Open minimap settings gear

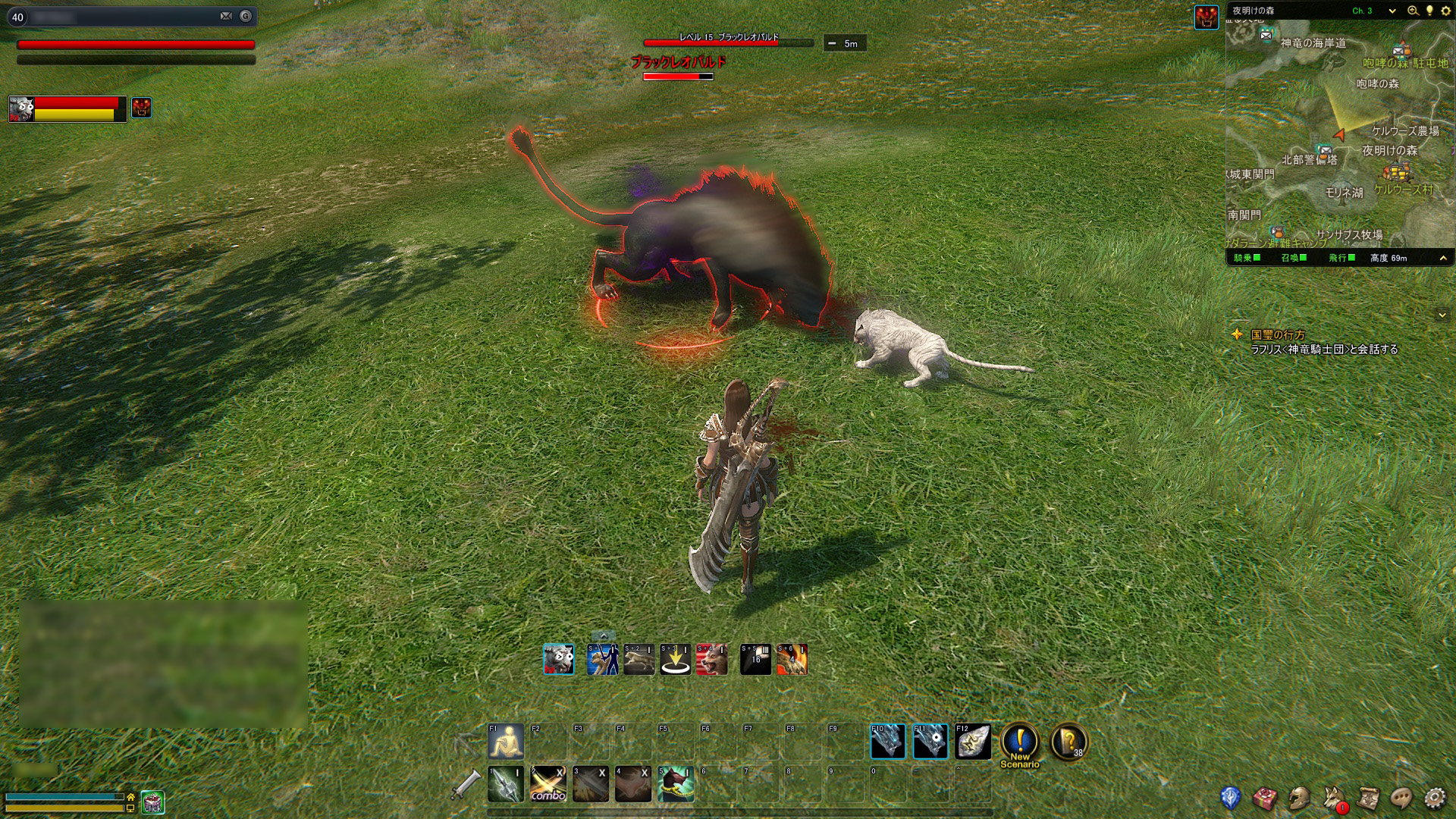tap(1445, 11)
